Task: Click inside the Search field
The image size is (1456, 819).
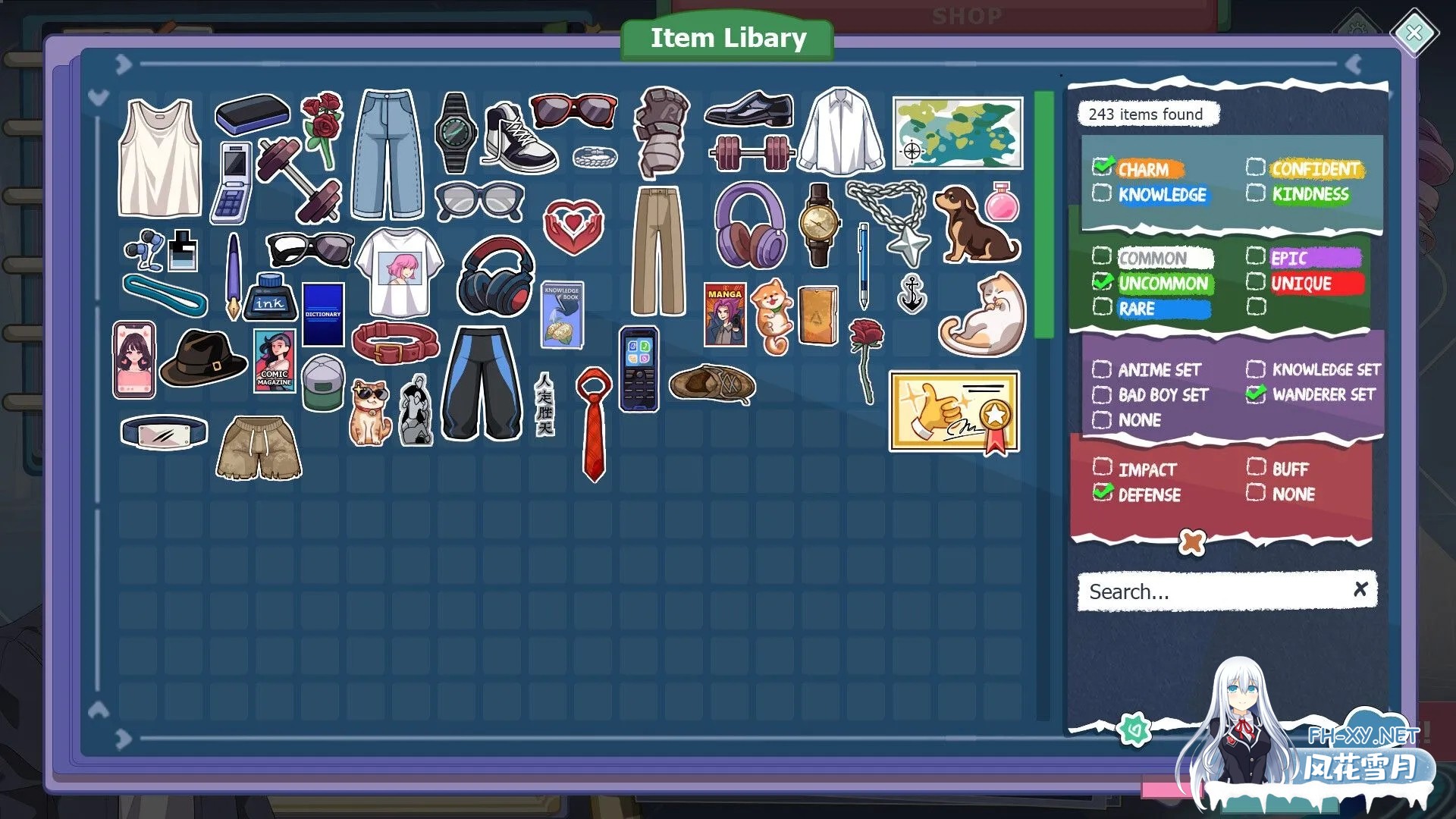Action: click(1213, 591)
